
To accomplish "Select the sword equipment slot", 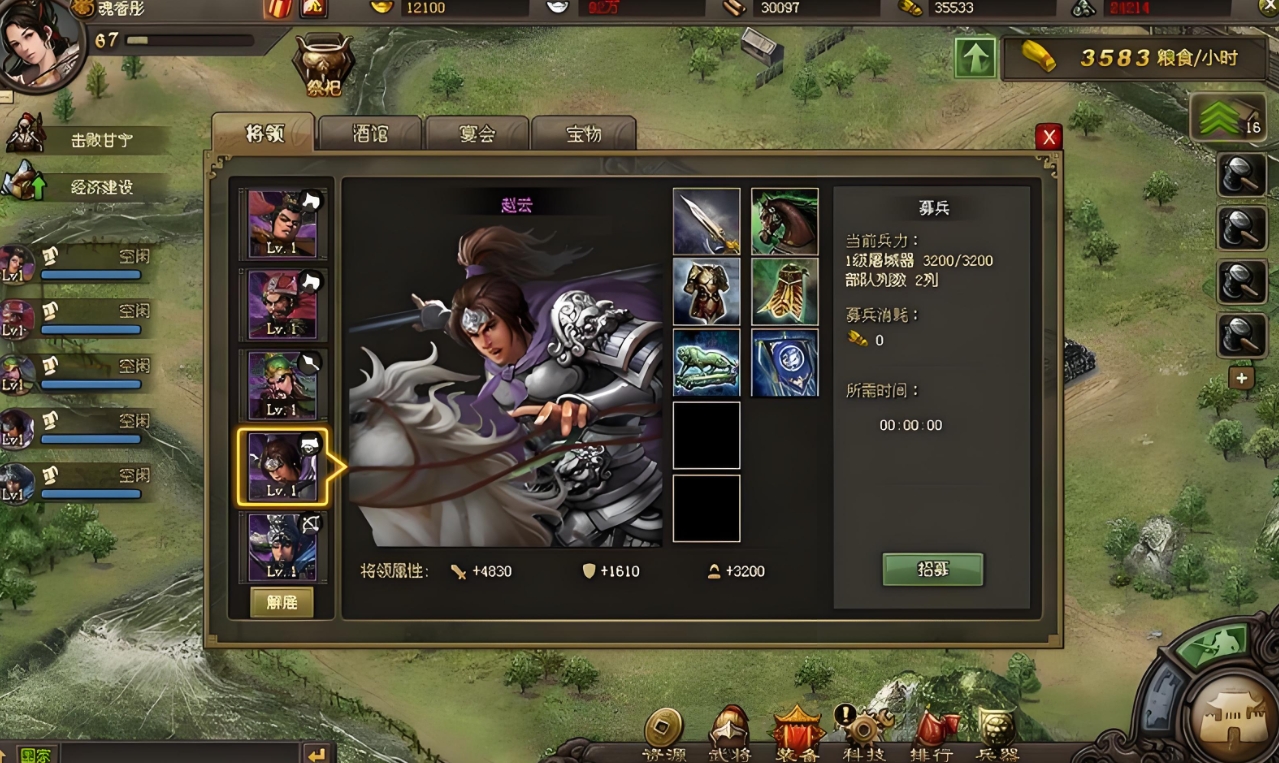I will click(706, 222).
